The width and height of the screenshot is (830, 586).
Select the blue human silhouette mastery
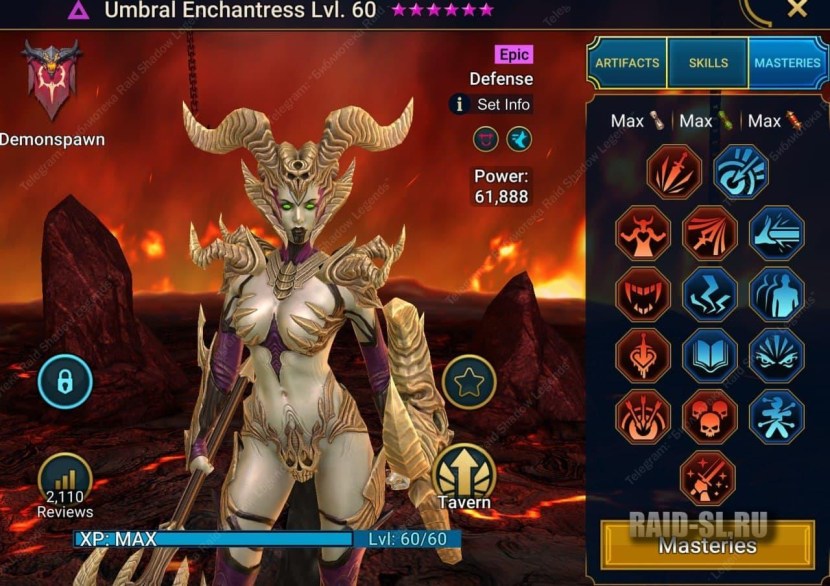click(x=776, y=294)
